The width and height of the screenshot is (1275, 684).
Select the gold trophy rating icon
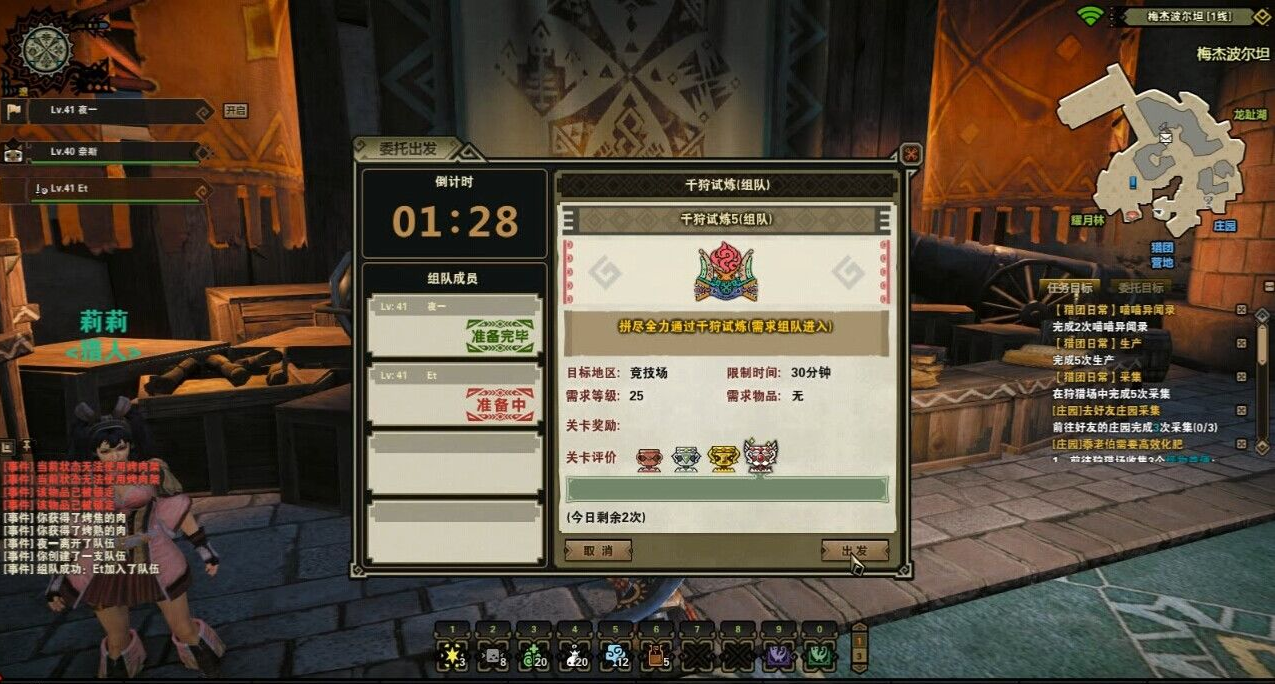point(723,458)
